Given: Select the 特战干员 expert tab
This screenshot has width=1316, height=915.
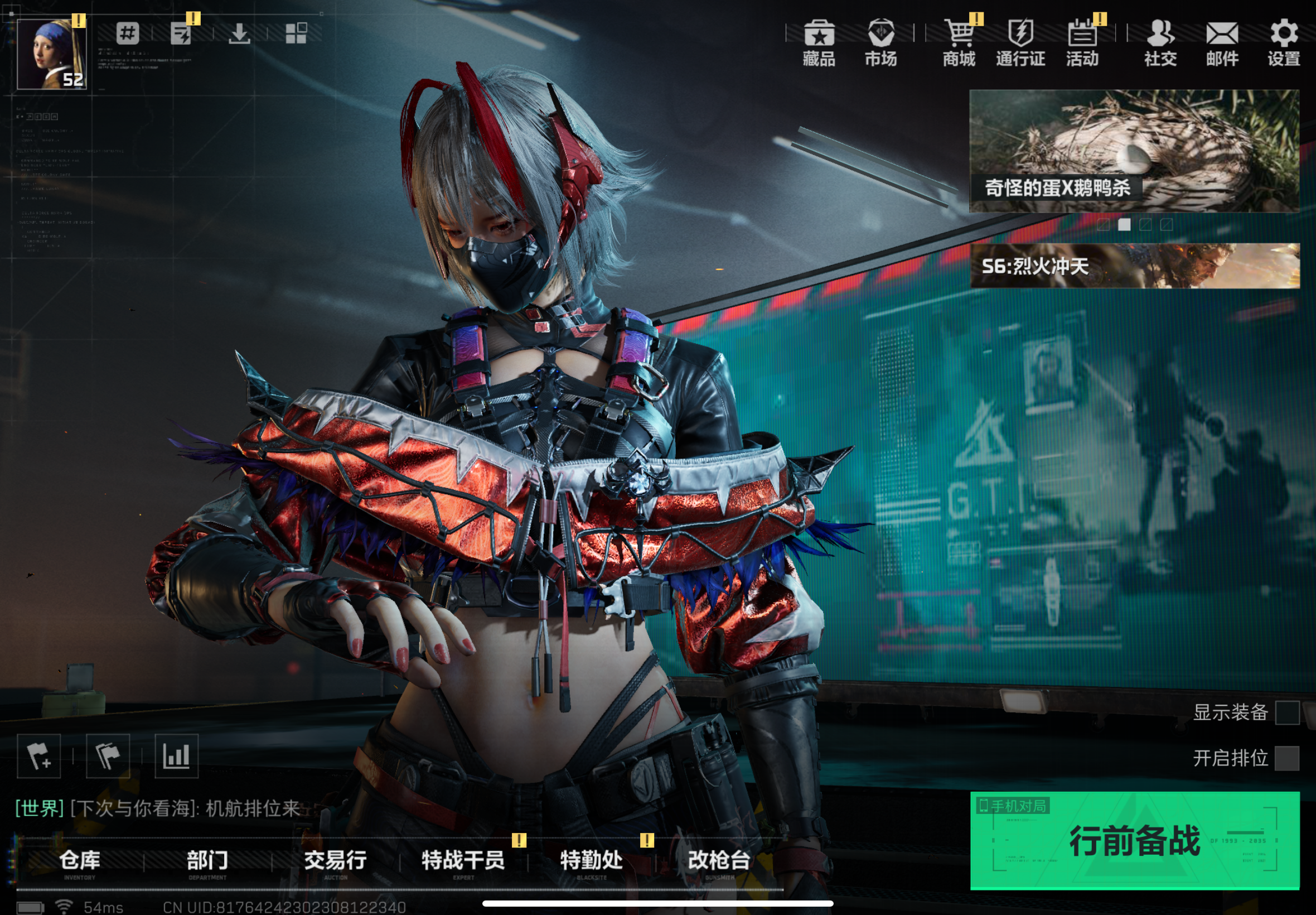Looking at the screenshot, I should pyautogui.click(x=463, y=861).
